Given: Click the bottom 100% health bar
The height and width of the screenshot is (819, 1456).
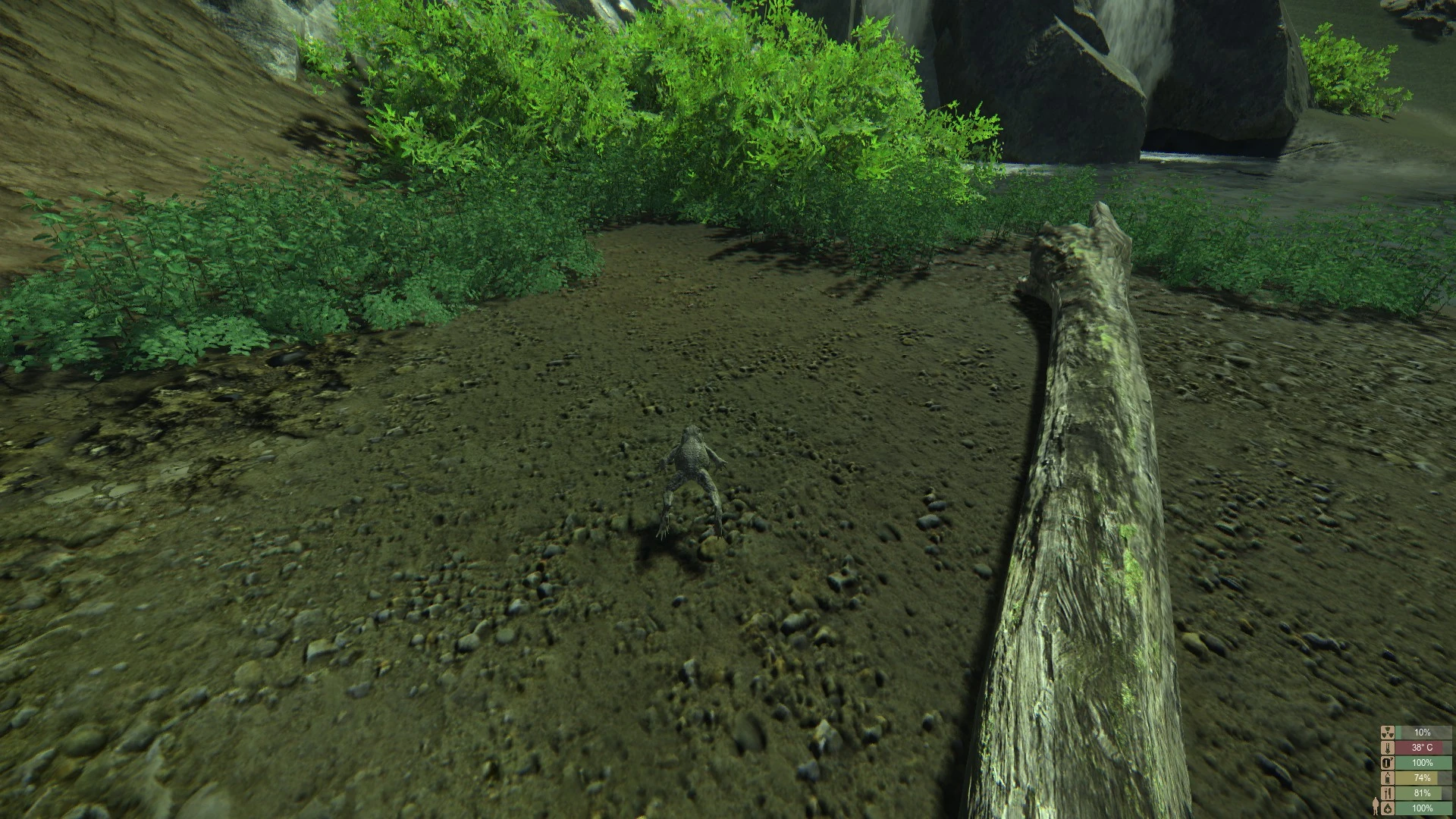Looking at the screenshot, I should (1423, 808).
